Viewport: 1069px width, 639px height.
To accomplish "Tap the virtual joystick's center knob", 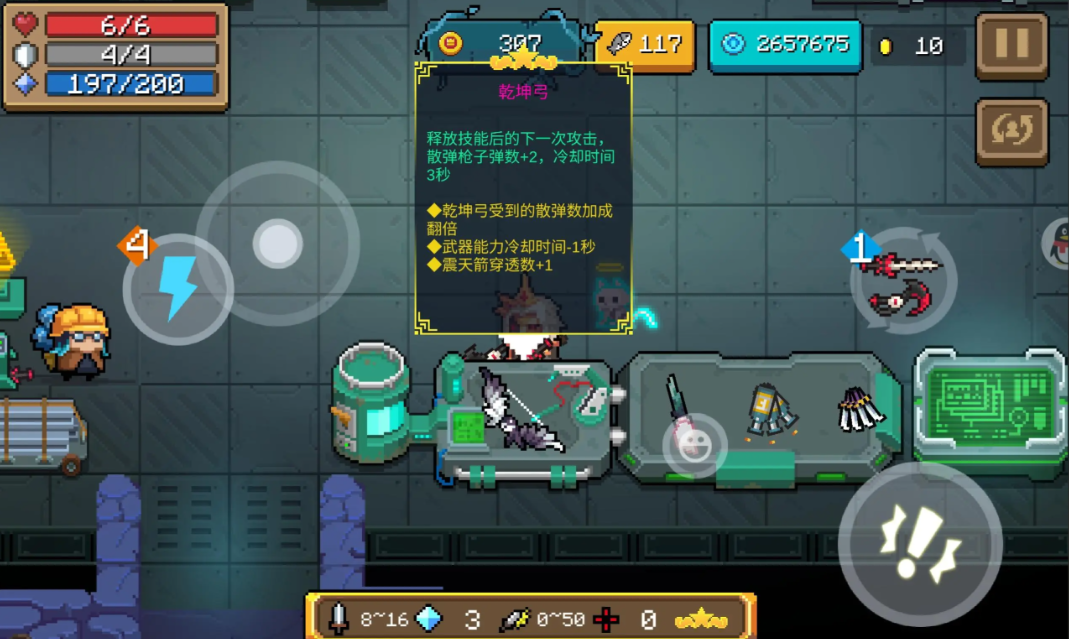I will pyautogui.click(x=277, y=243).
